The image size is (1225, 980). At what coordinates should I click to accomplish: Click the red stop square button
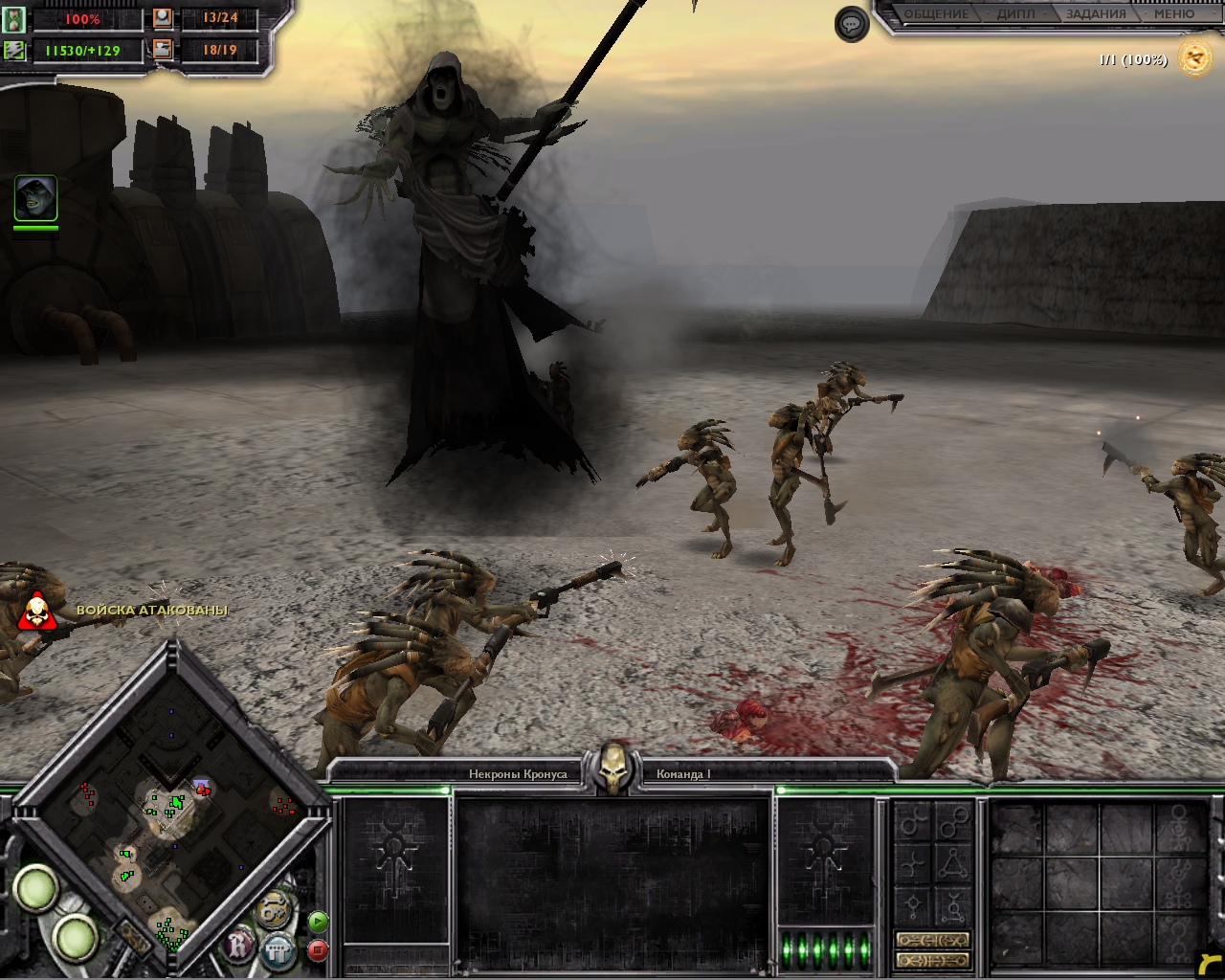(x=318, y=950)
